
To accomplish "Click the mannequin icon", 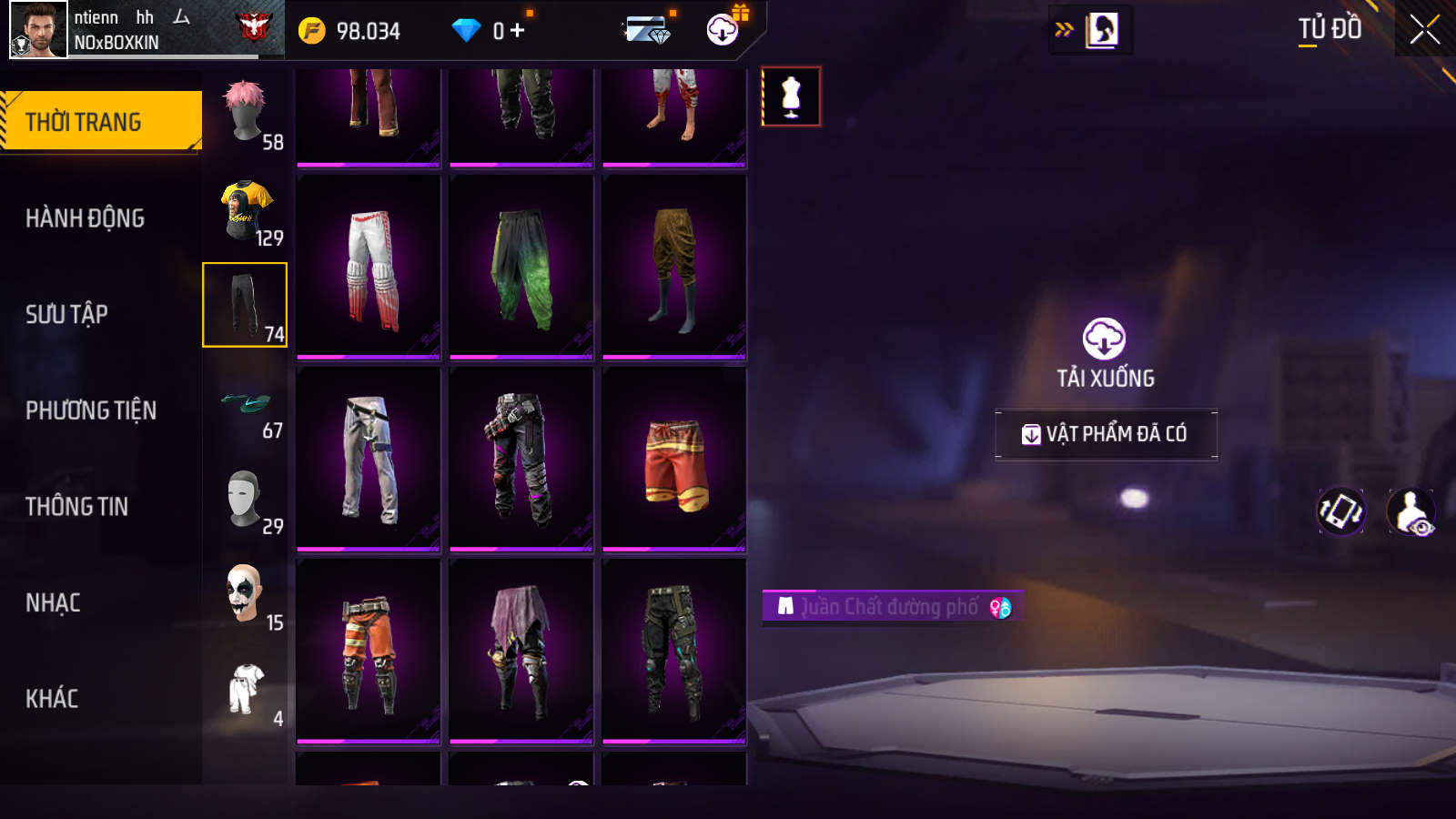I will [791, 96].
